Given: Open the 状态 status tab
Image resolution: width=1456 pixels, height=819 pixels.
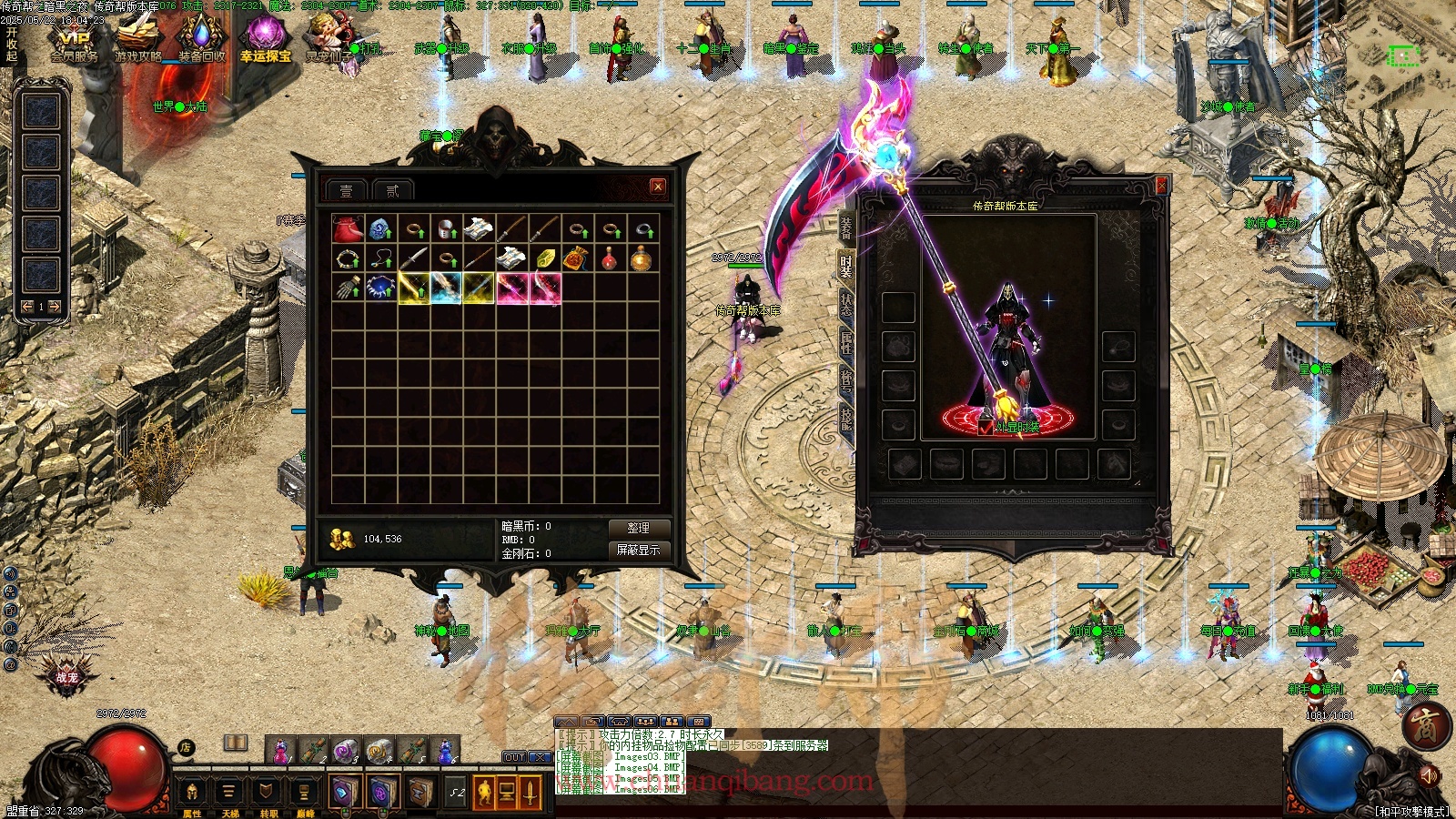Looking at the screenshot, I should click(x=845, y=304).
